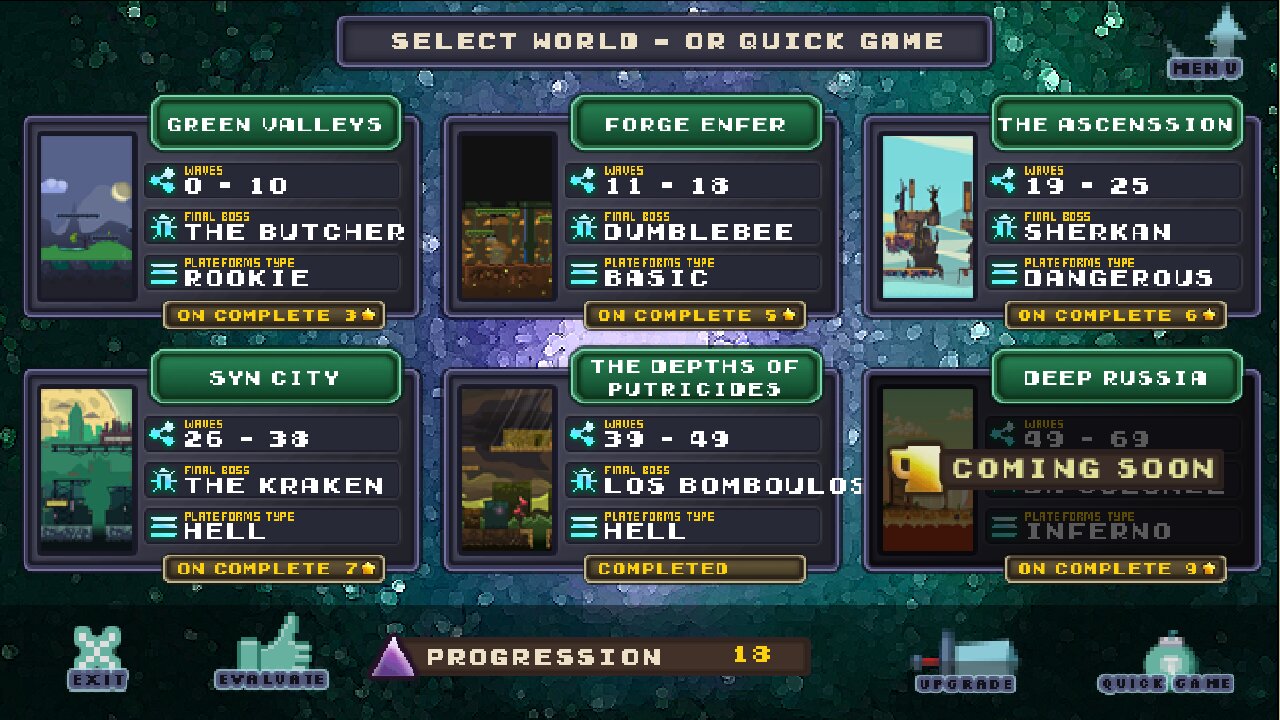Click the Green Valleys level thumbnail
1280x720 pixels.
(x=87, y=216)
